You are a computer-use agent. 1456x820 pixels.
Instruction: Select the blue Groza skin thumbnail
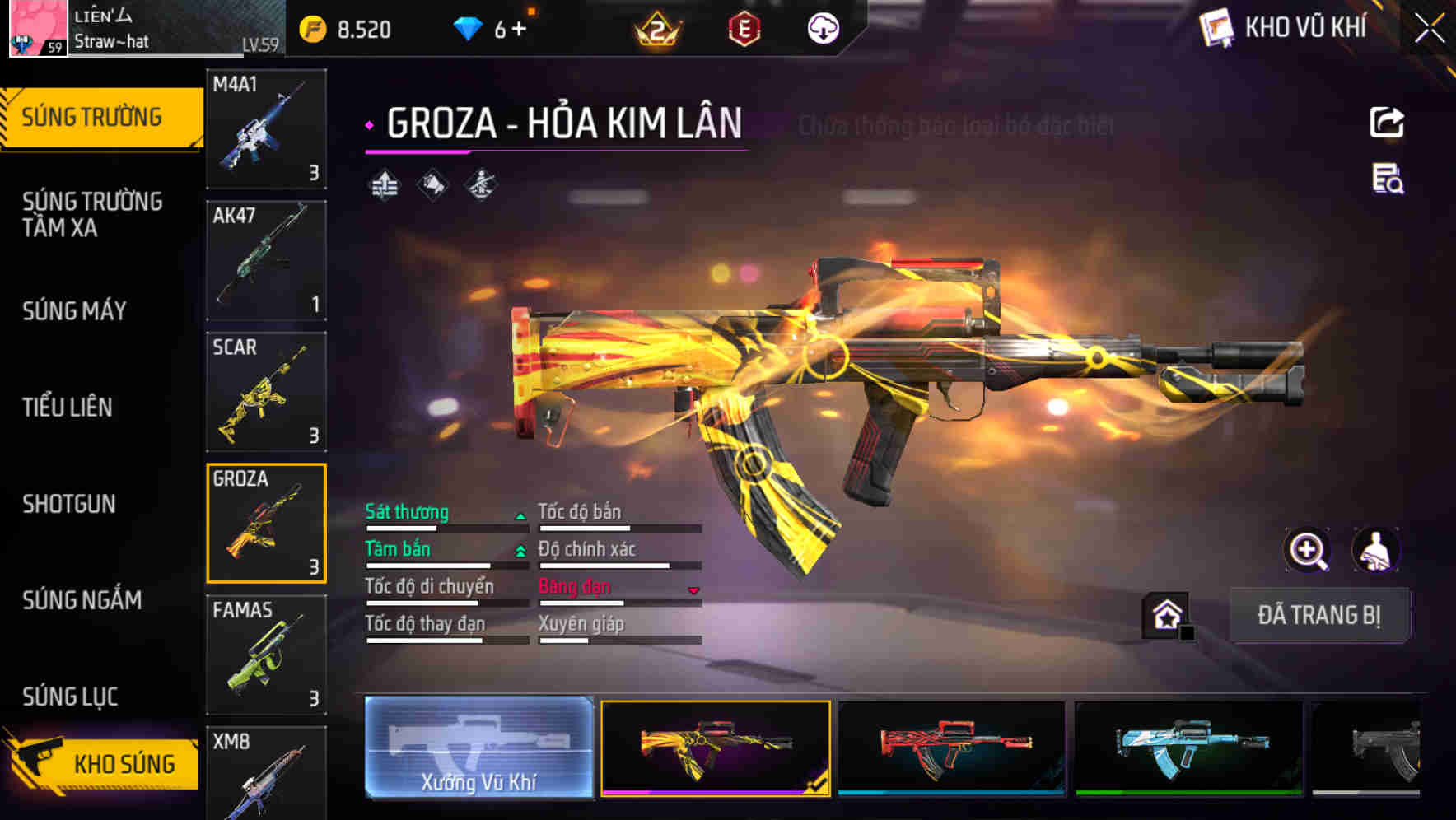1188,748
